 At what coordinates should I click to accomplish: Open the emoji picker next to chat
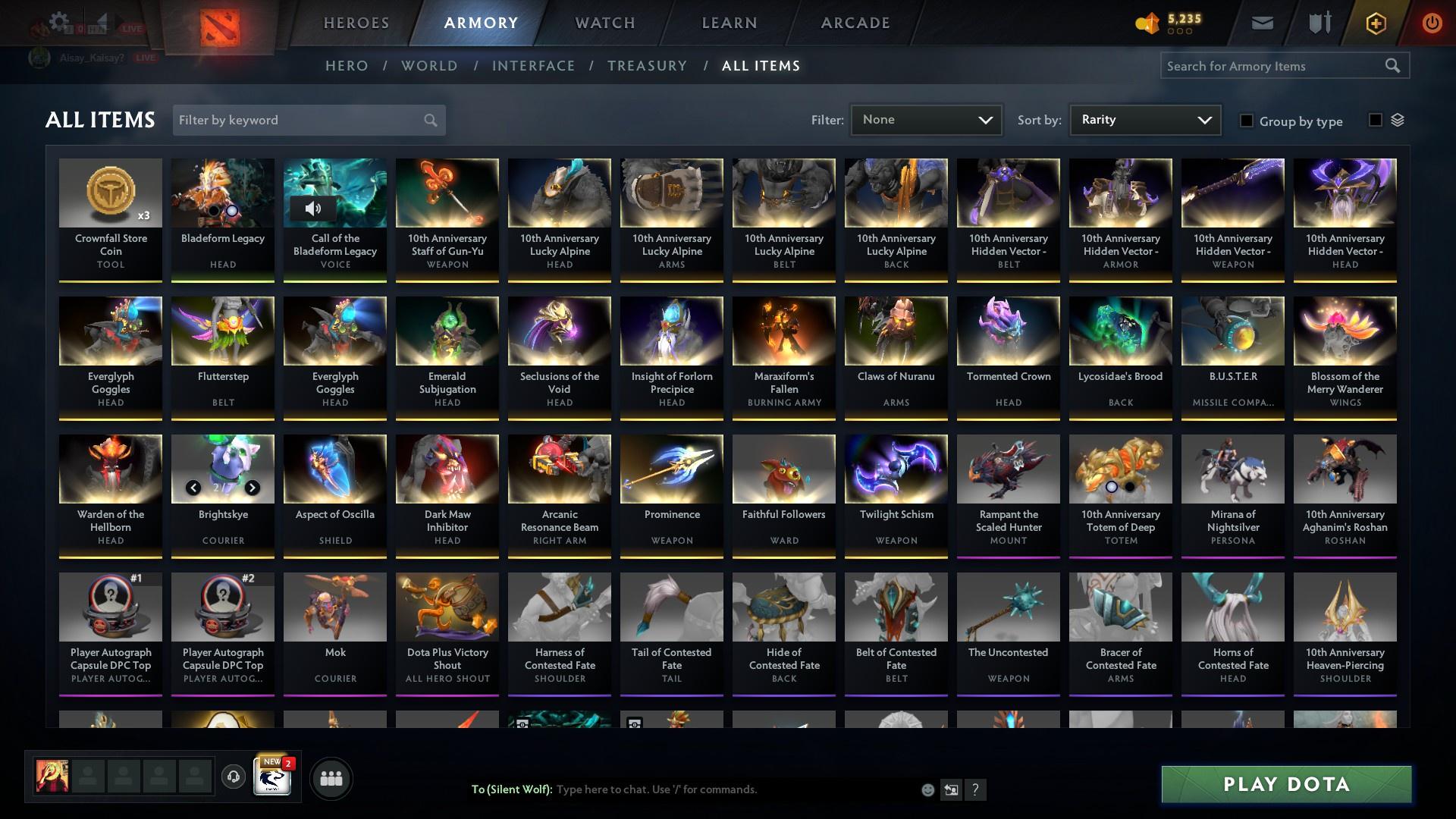click(x=927, y=789)
